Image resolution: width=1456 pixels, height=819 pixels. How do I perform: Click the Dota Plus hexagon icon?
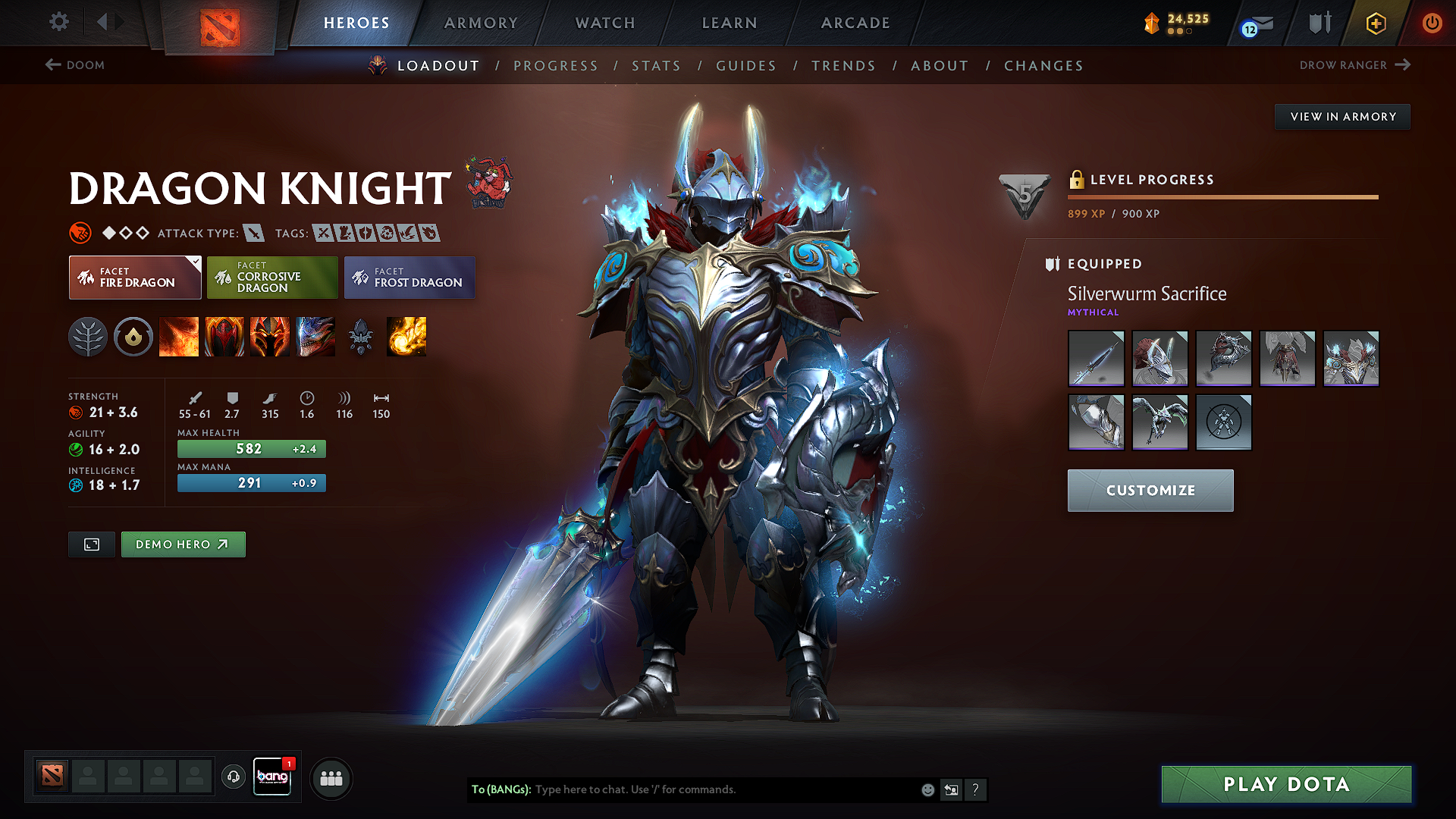[x=1375, y=24]
